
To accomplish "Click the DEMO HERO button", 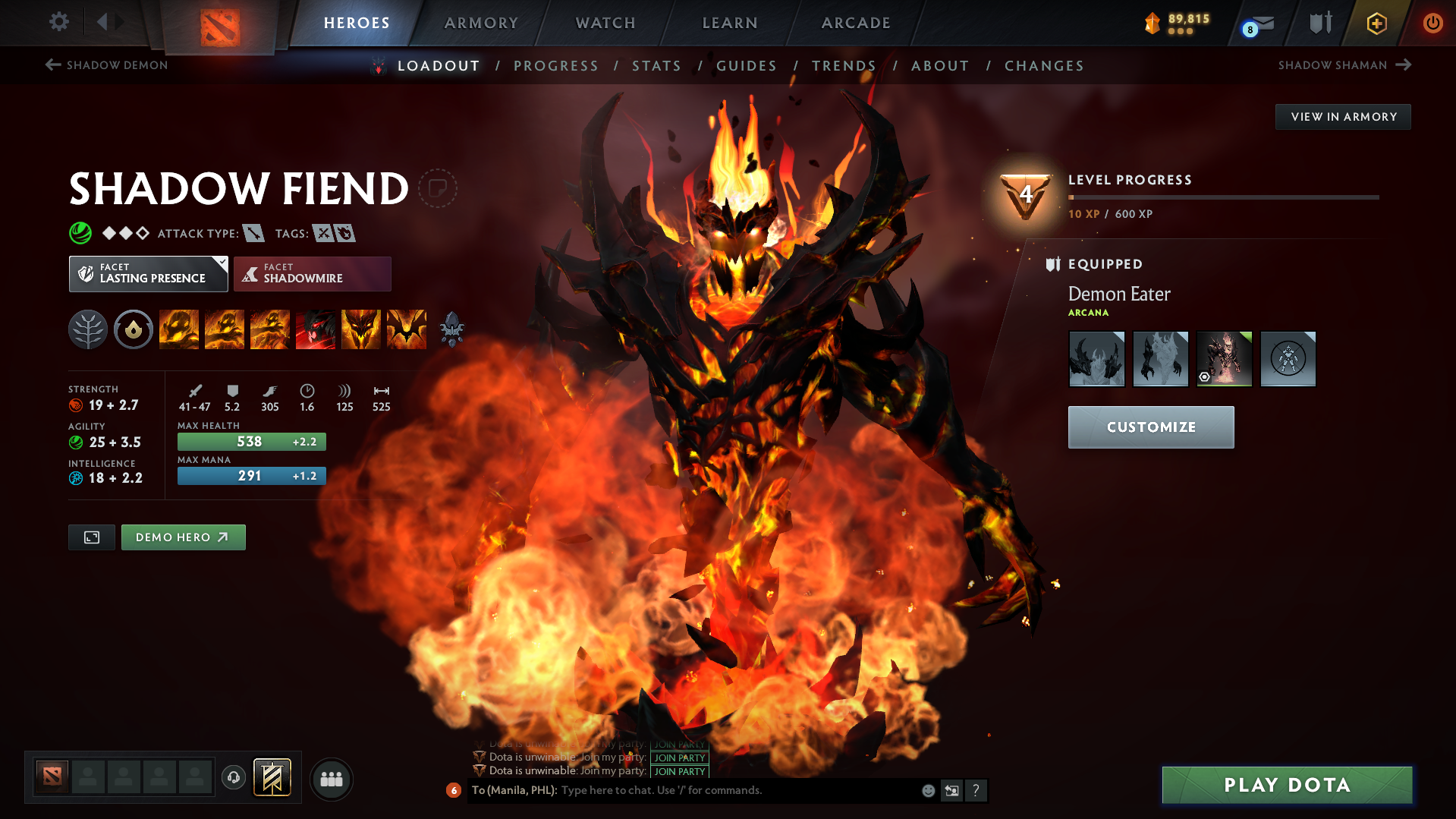I will coord(183,537).
